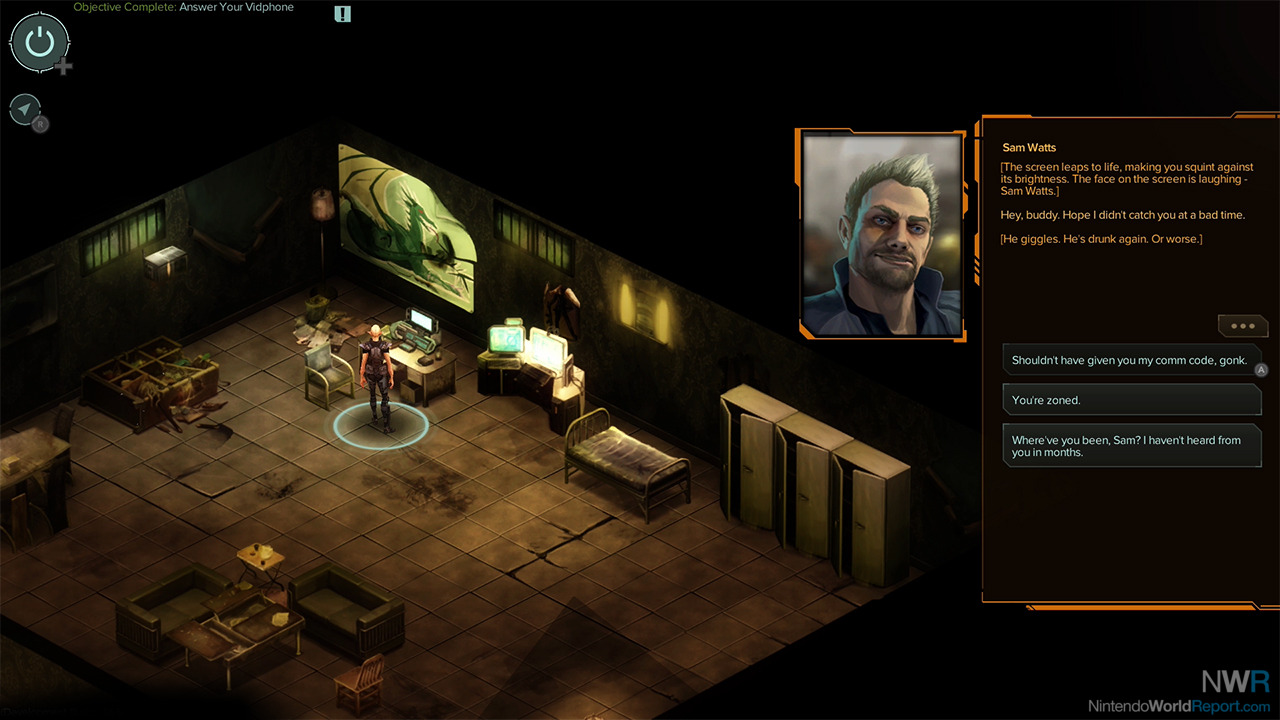Choose reply "Shouldn't have given you my comm code, gonk."
The width and height of the screenshot is (1280, 720).
(1130, 360)
